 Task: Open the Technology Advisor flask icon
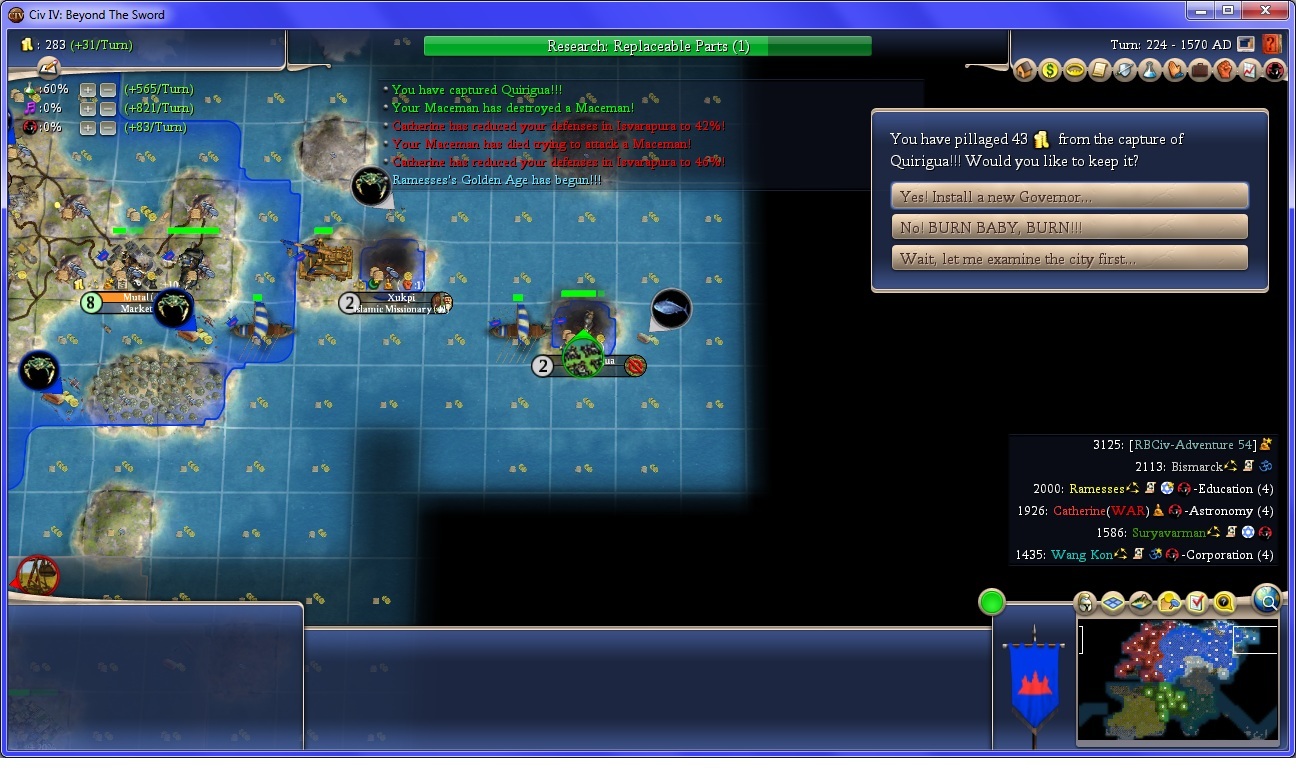1149,71
